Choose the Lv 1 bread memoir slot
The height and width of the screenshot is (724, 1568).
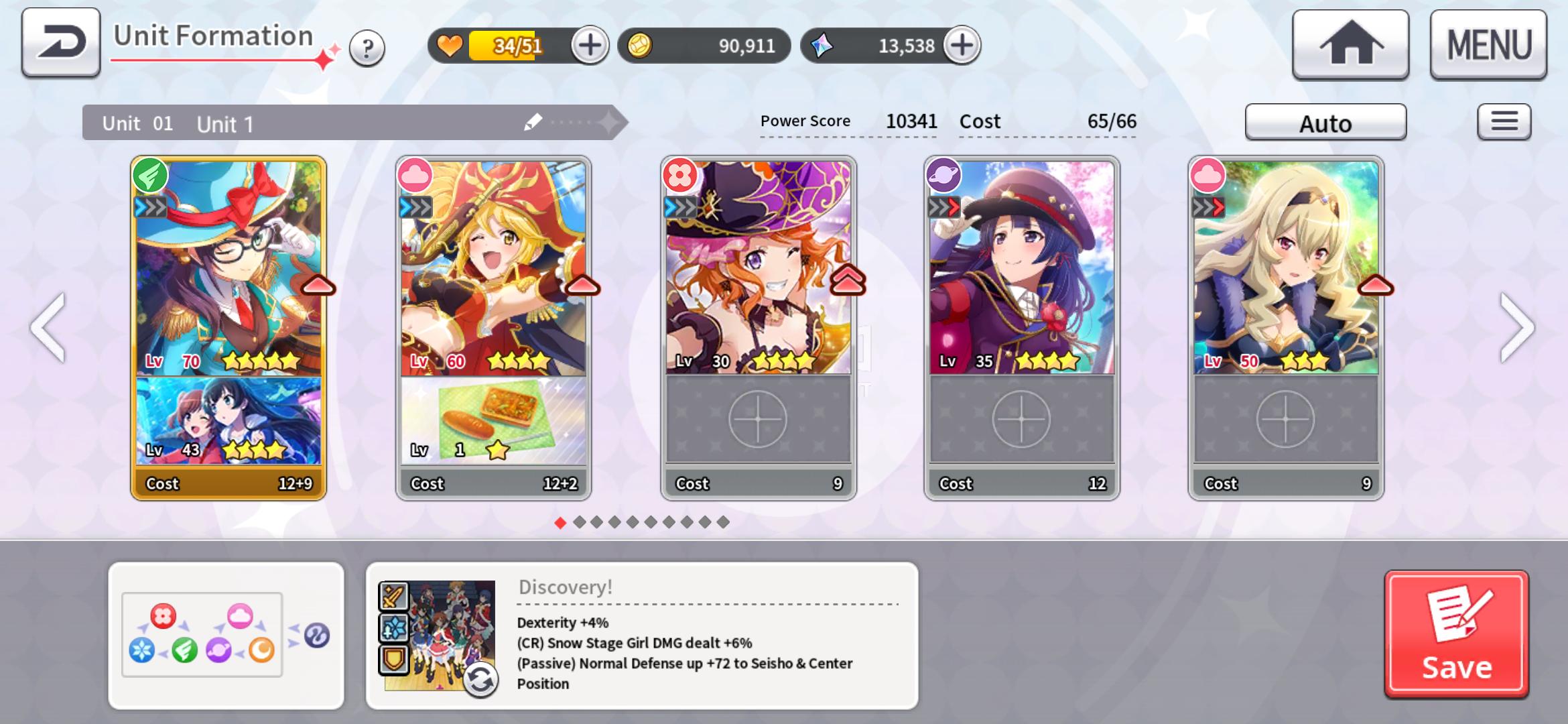pos(493,421)
